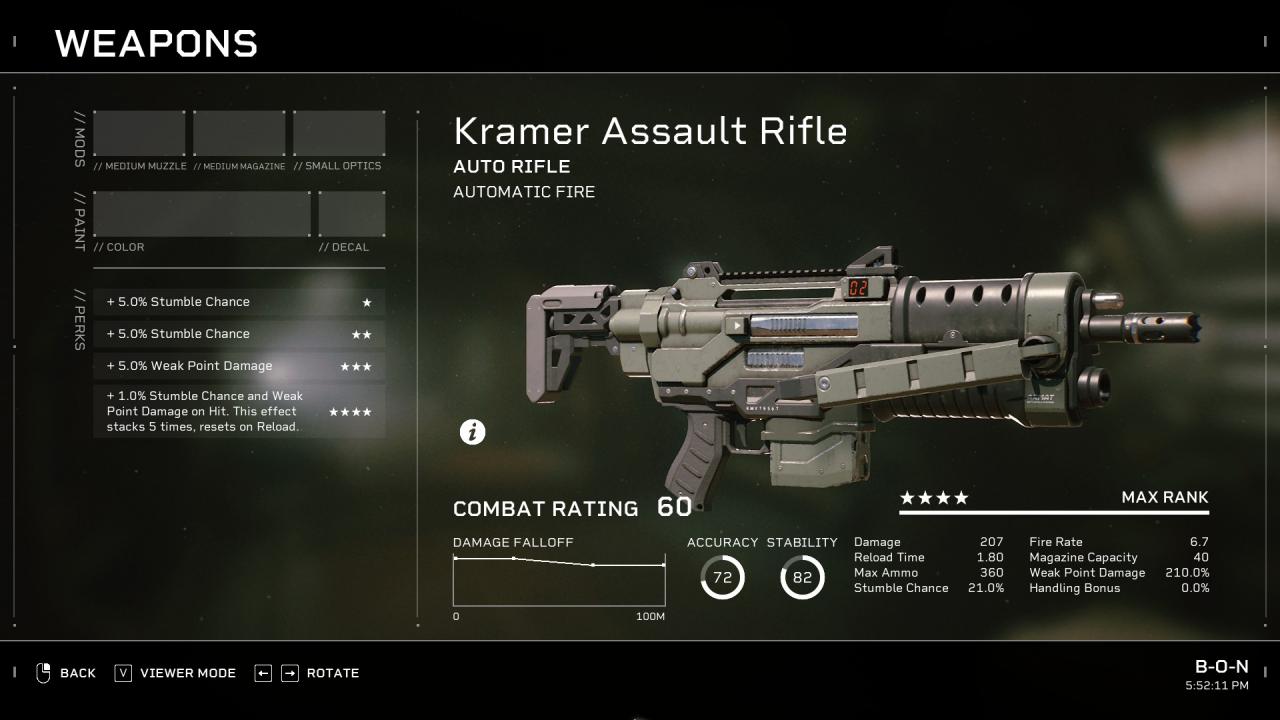Open the Medium Muzzle mod slot

139,134
